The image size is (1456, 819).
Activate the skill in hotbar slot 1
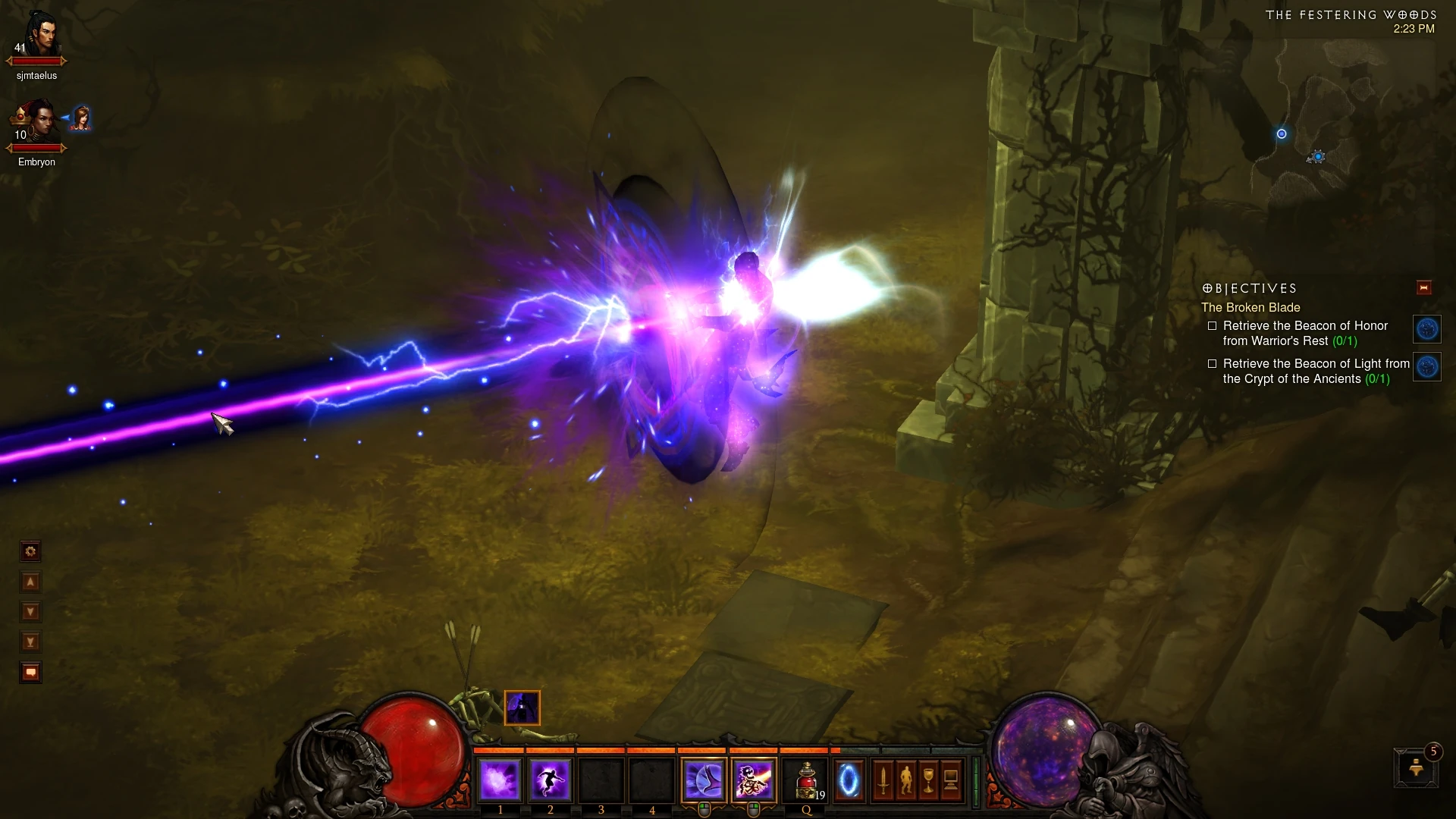click(500, 780)
